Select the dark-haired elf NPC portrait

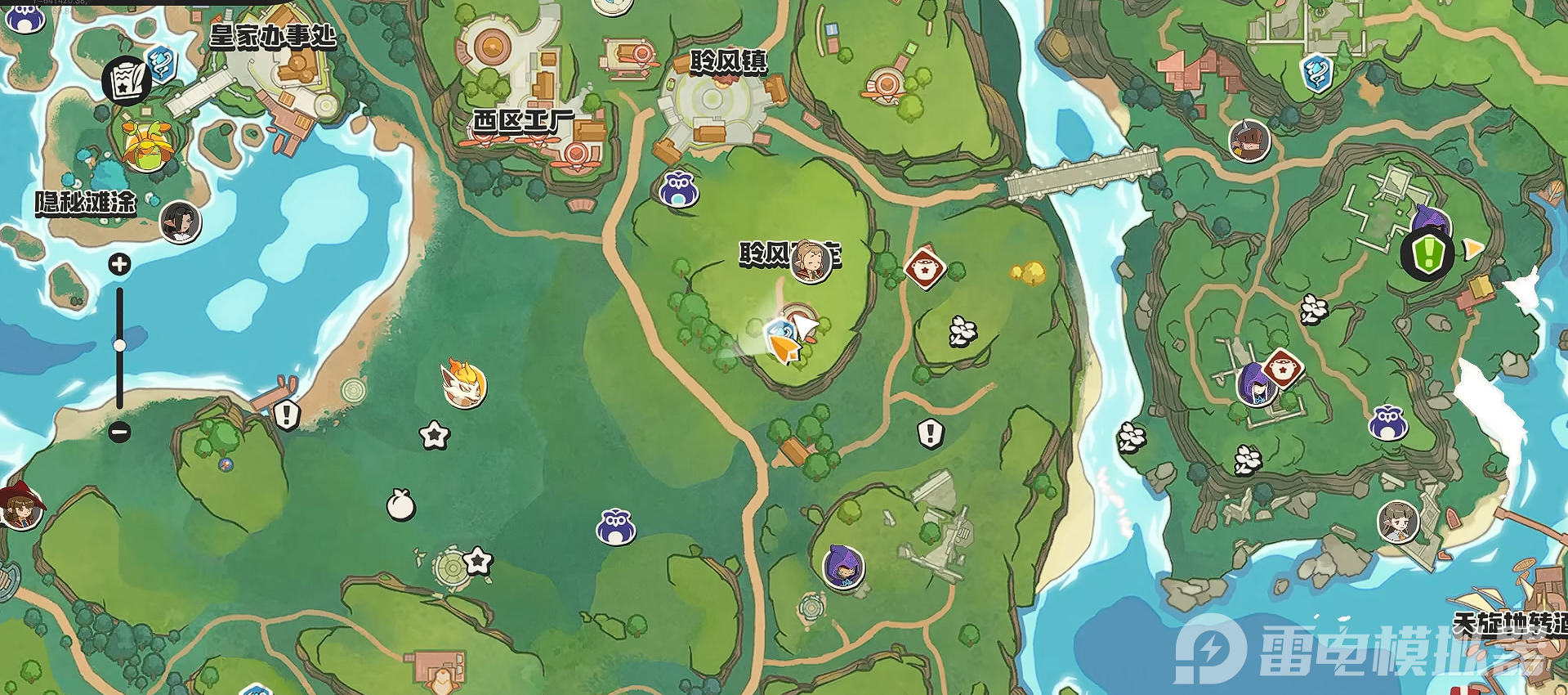(x=180, y=222)
